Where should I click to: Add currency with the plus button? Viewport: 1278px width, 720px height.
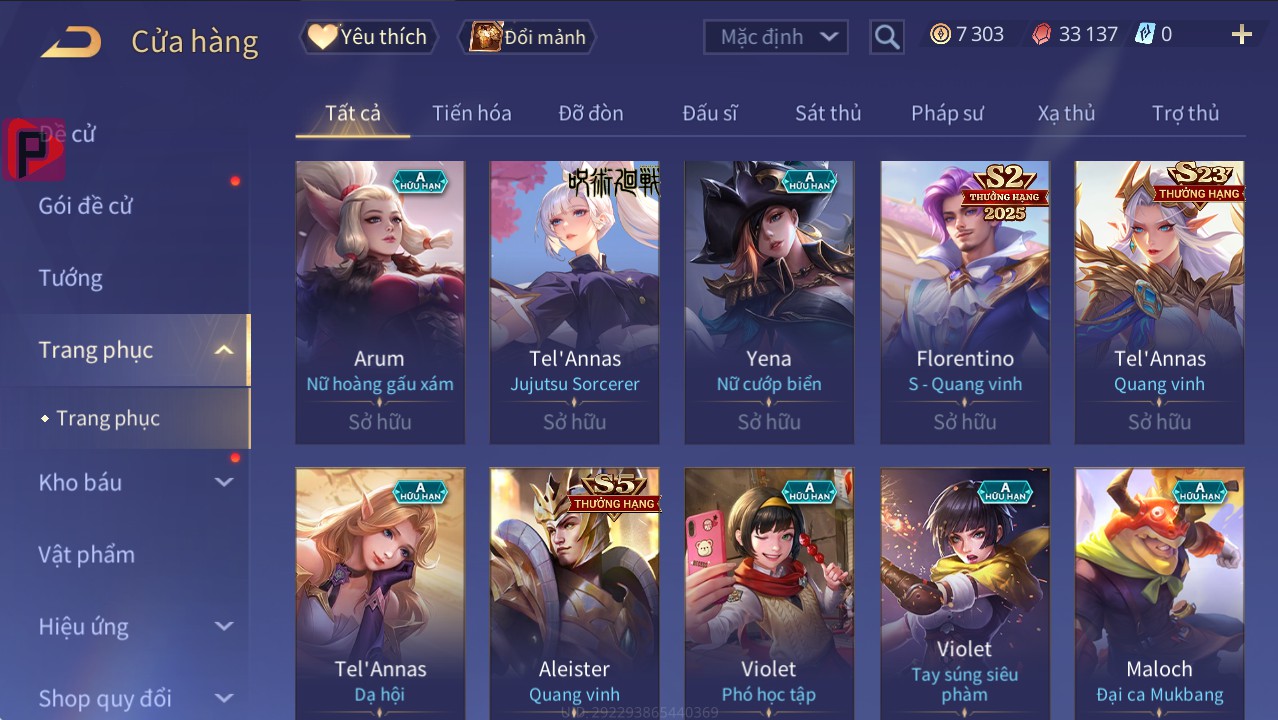1241,35
